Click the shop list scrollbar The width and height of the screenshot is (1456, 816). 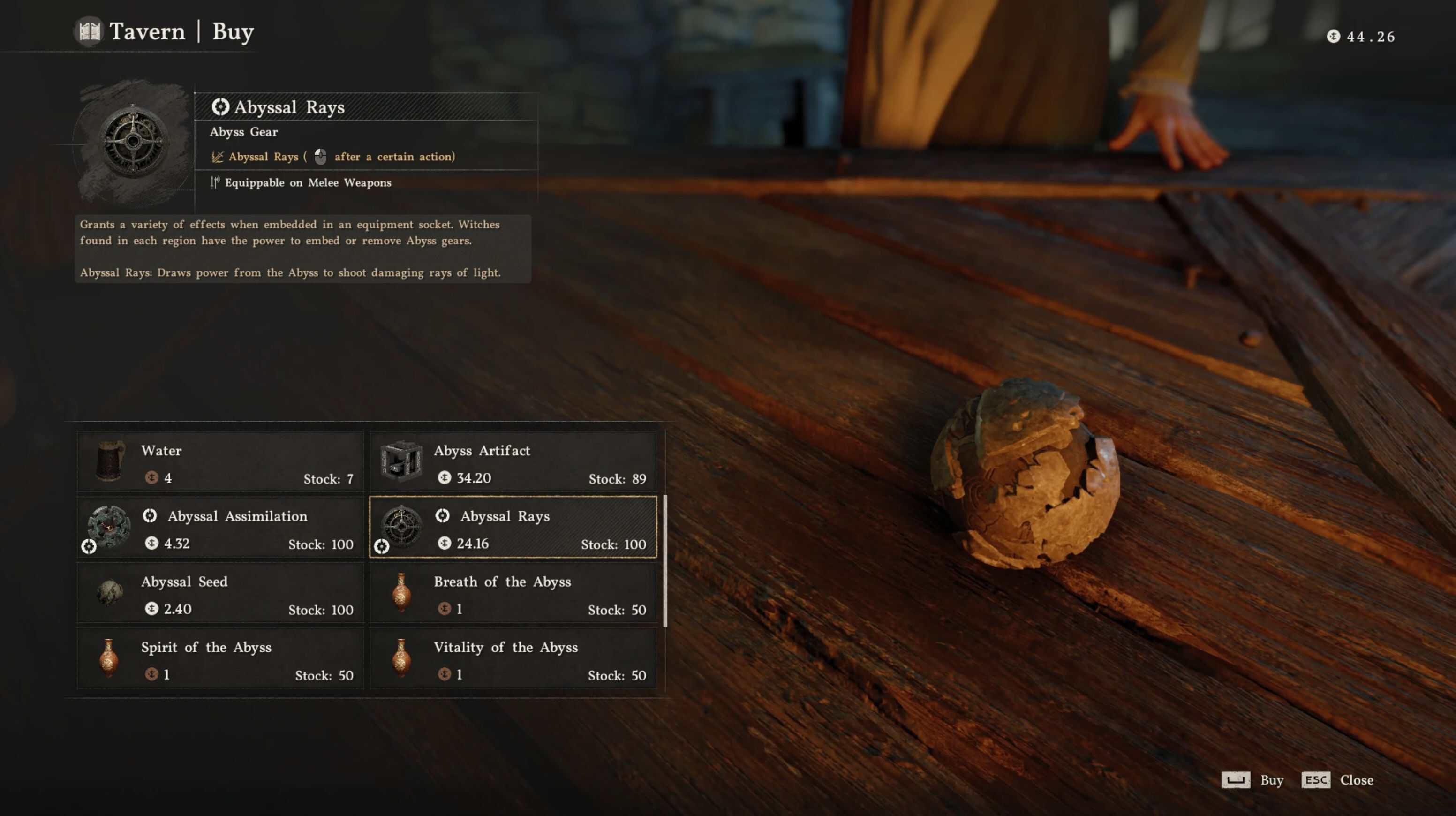coord(665,560)
